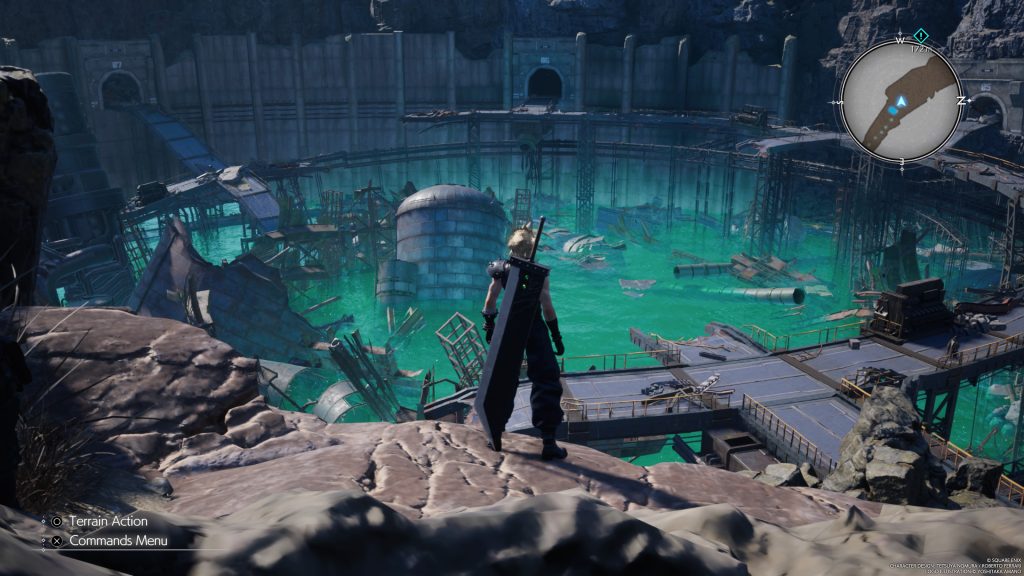
Task: Select the teal quest objective marker
Action: click(x=921, y=35)
